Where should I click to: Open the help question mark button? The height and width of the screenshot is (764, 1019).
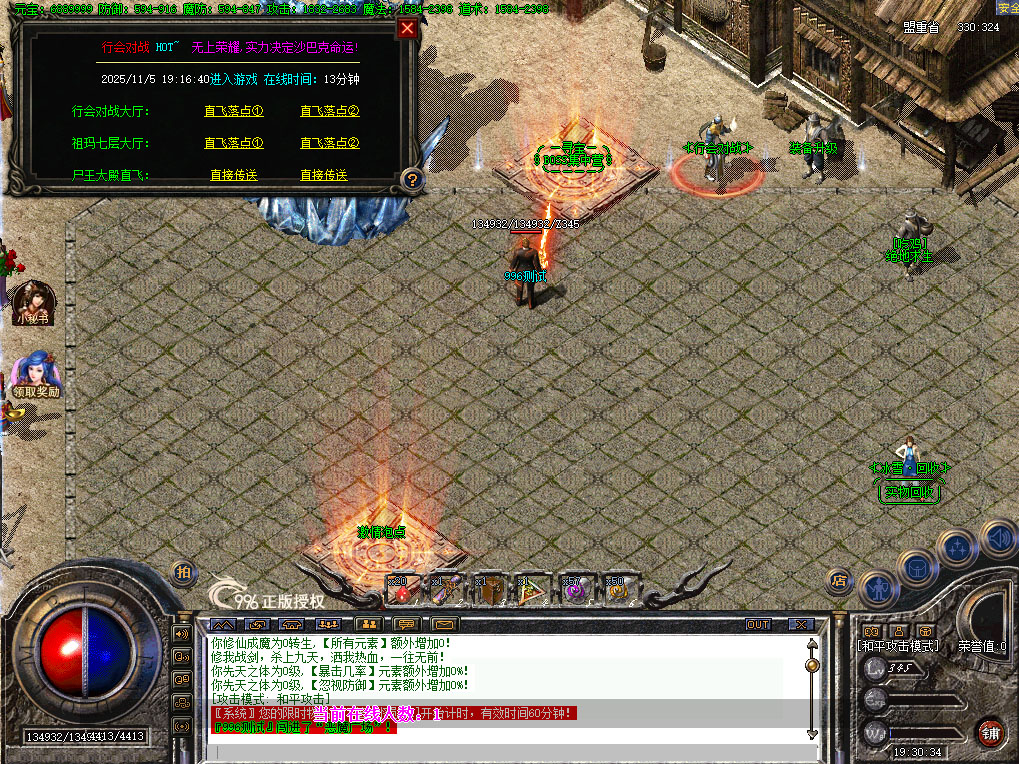(x=411, y=180)
